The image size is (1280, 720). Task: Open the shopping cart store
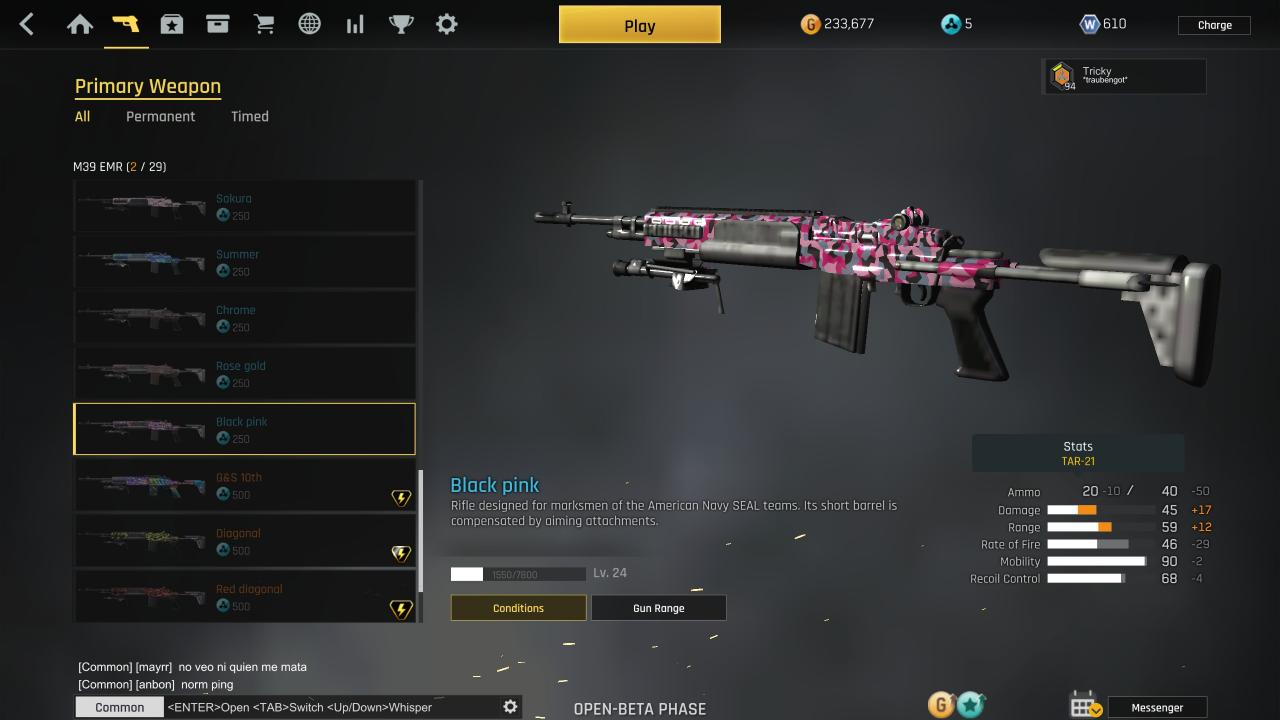264,25
